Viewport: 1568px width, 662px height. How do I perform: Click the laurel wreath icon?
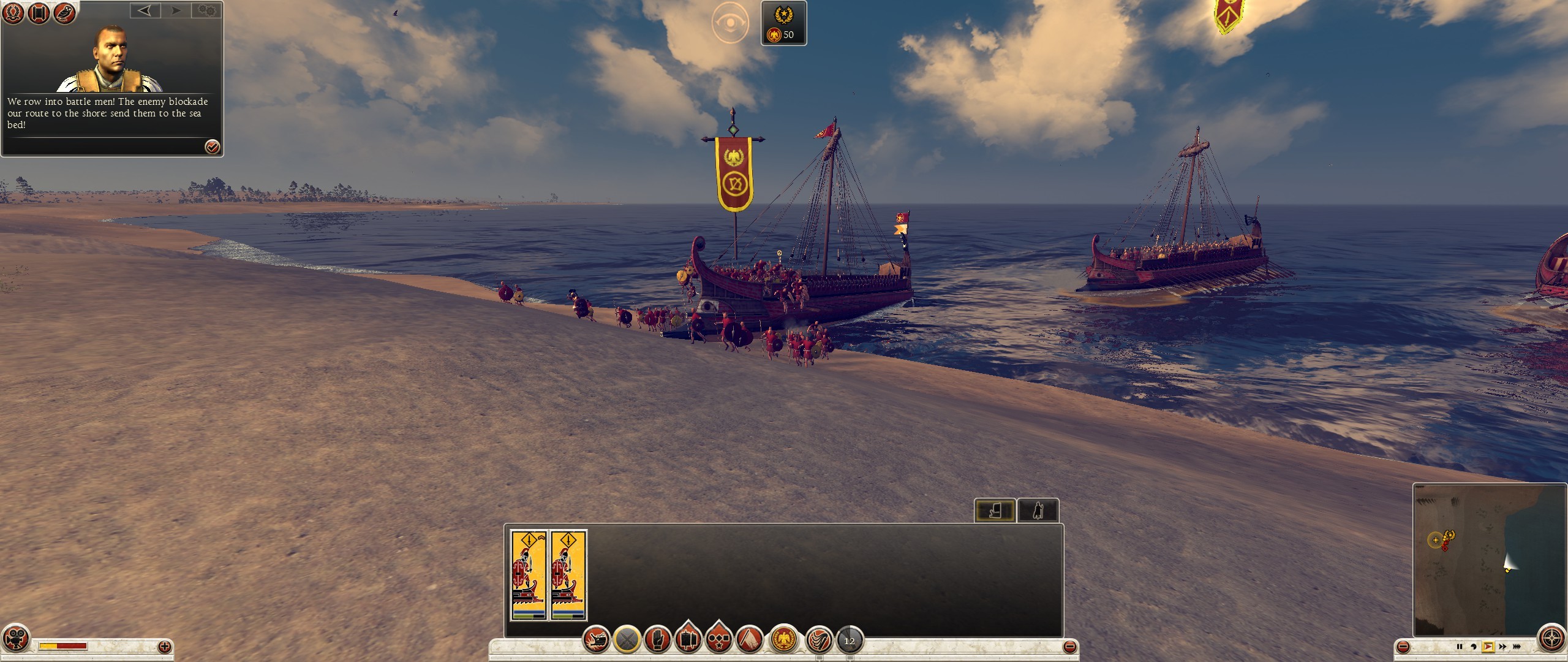(x=13, y=13)
